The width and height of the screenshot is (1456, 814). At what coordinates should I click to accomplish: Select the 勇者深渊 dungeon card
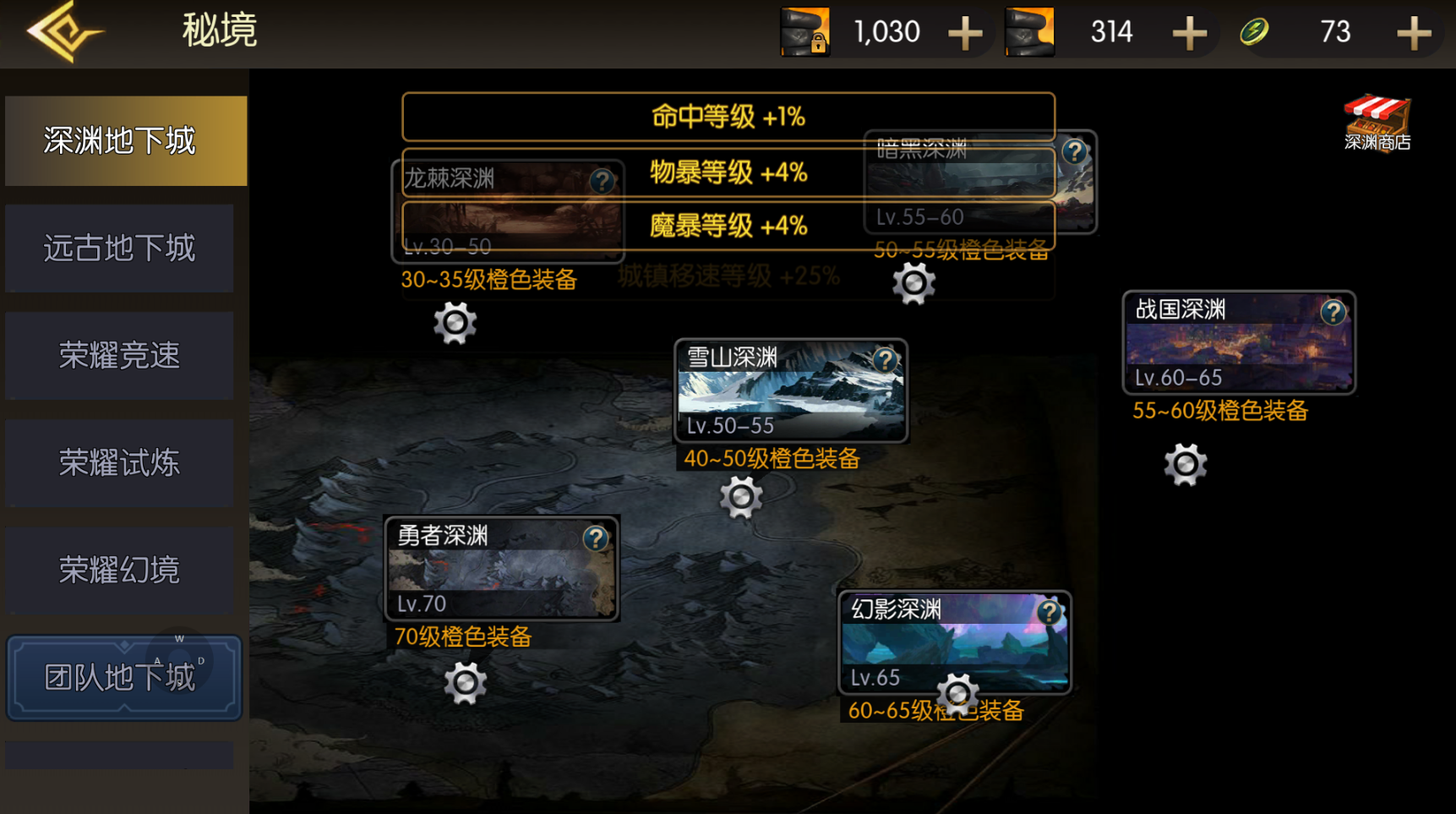tap(501, 570)
